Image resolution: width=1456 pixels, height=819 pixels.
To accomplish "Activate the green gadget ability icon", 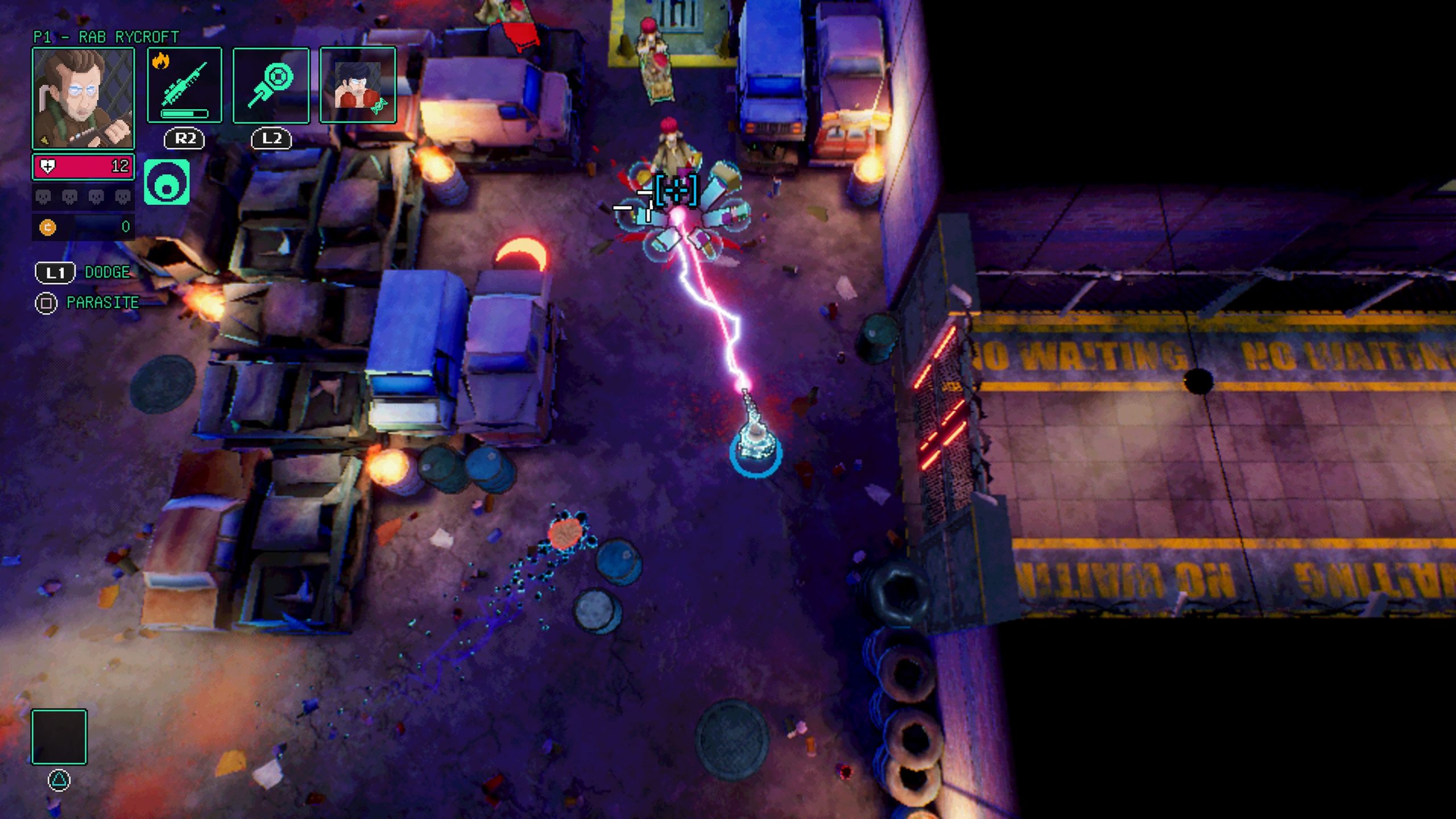I will click(271, 85).
